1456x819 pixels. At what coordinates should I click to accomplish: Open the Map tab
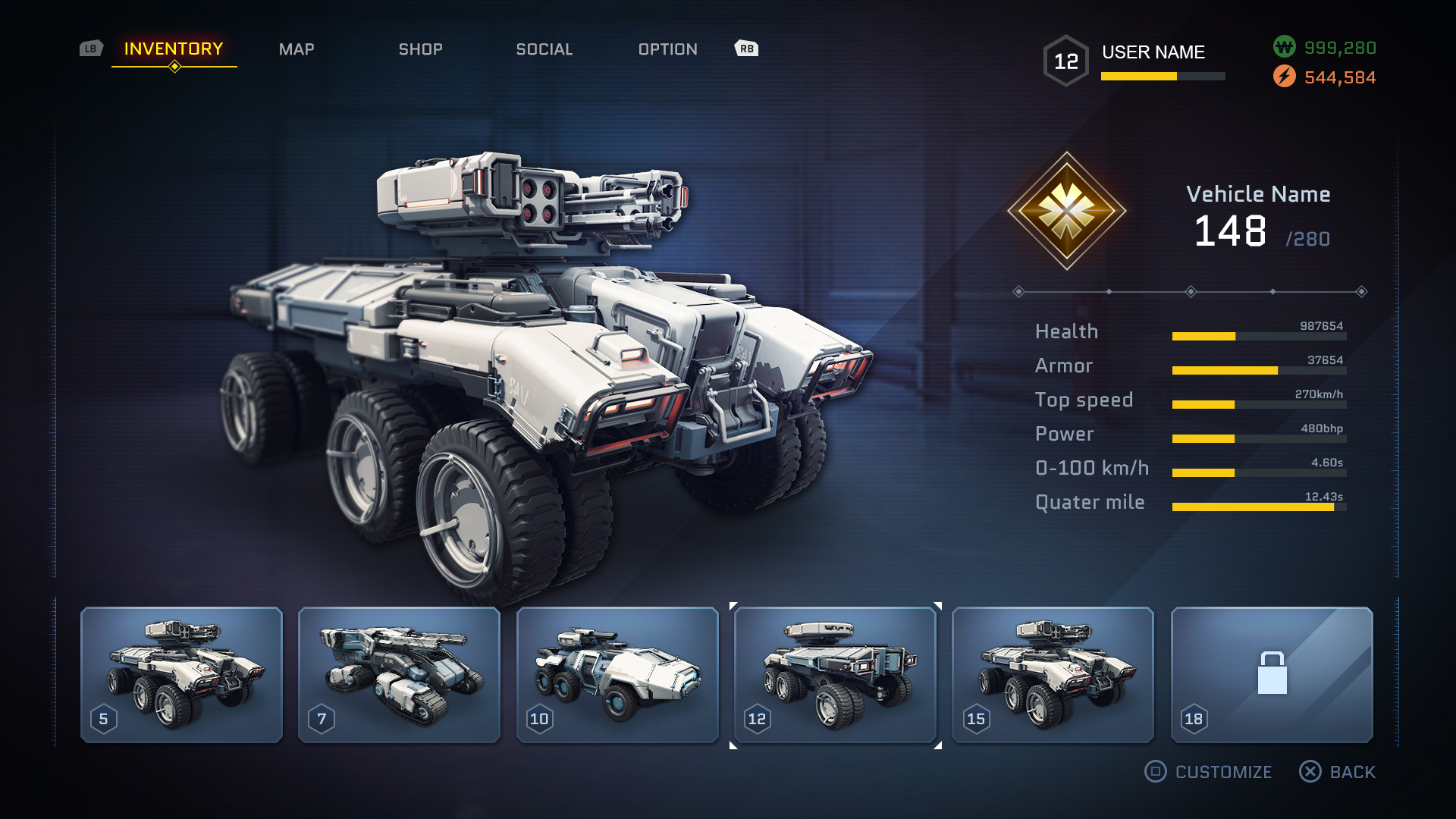[297, 49]
